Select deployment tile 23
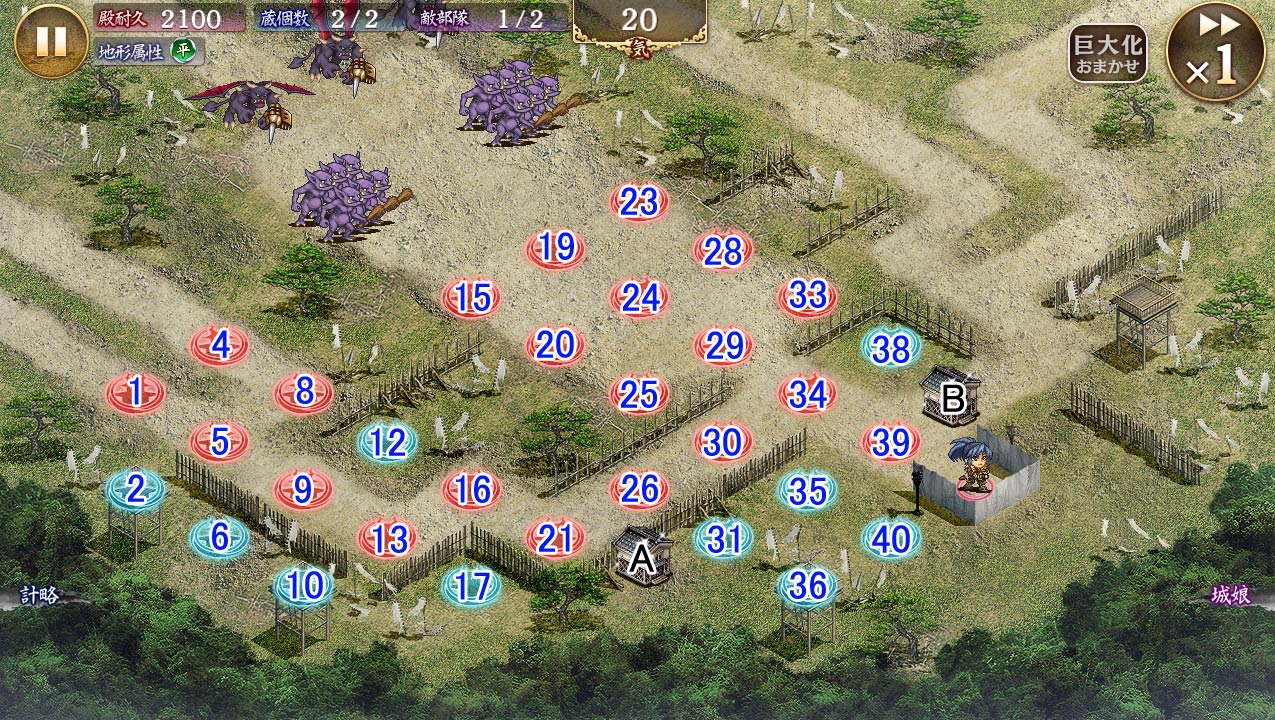The width and height of the screenshot is (1275, 720). [639, 203]
